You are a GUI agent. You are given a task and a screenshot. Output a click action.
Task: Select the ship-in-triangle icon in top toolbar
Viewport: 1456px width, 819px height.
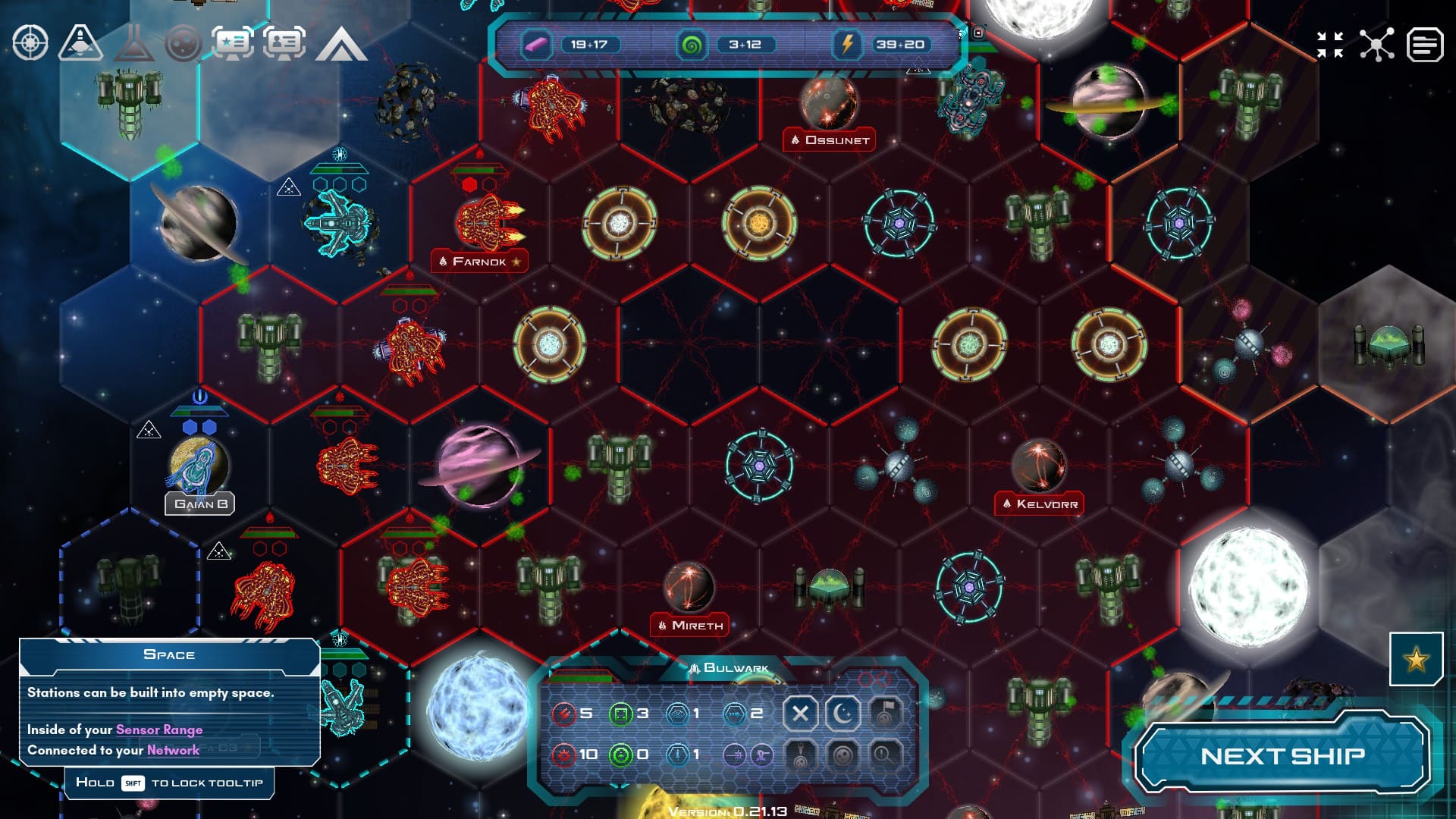click(x=81, y=43)
